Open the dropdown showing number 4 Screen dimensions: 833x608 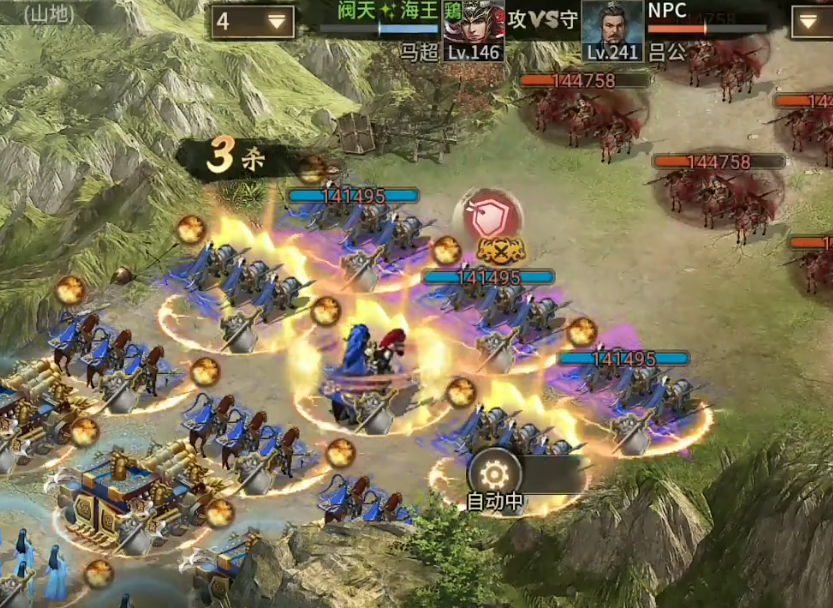252,22
